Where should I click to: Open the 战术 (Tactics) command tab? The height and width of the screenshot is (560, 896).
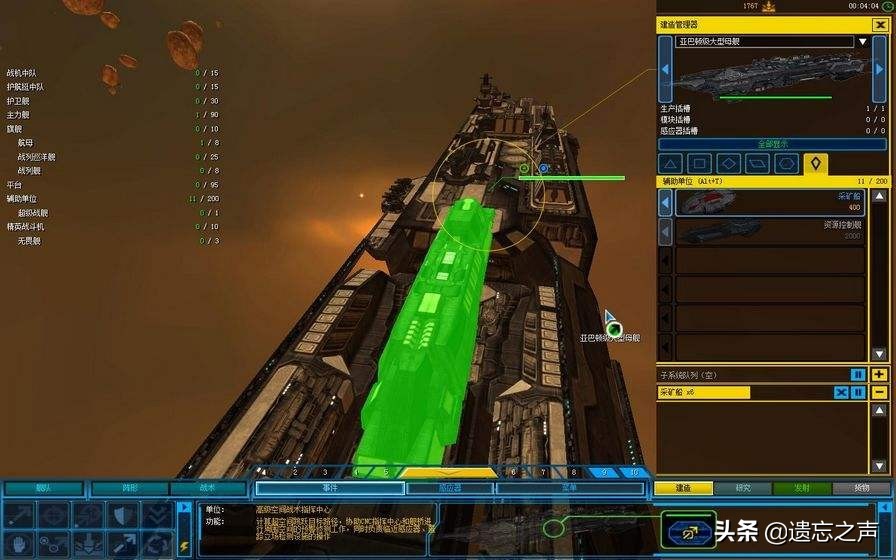(x=206, y=488)
